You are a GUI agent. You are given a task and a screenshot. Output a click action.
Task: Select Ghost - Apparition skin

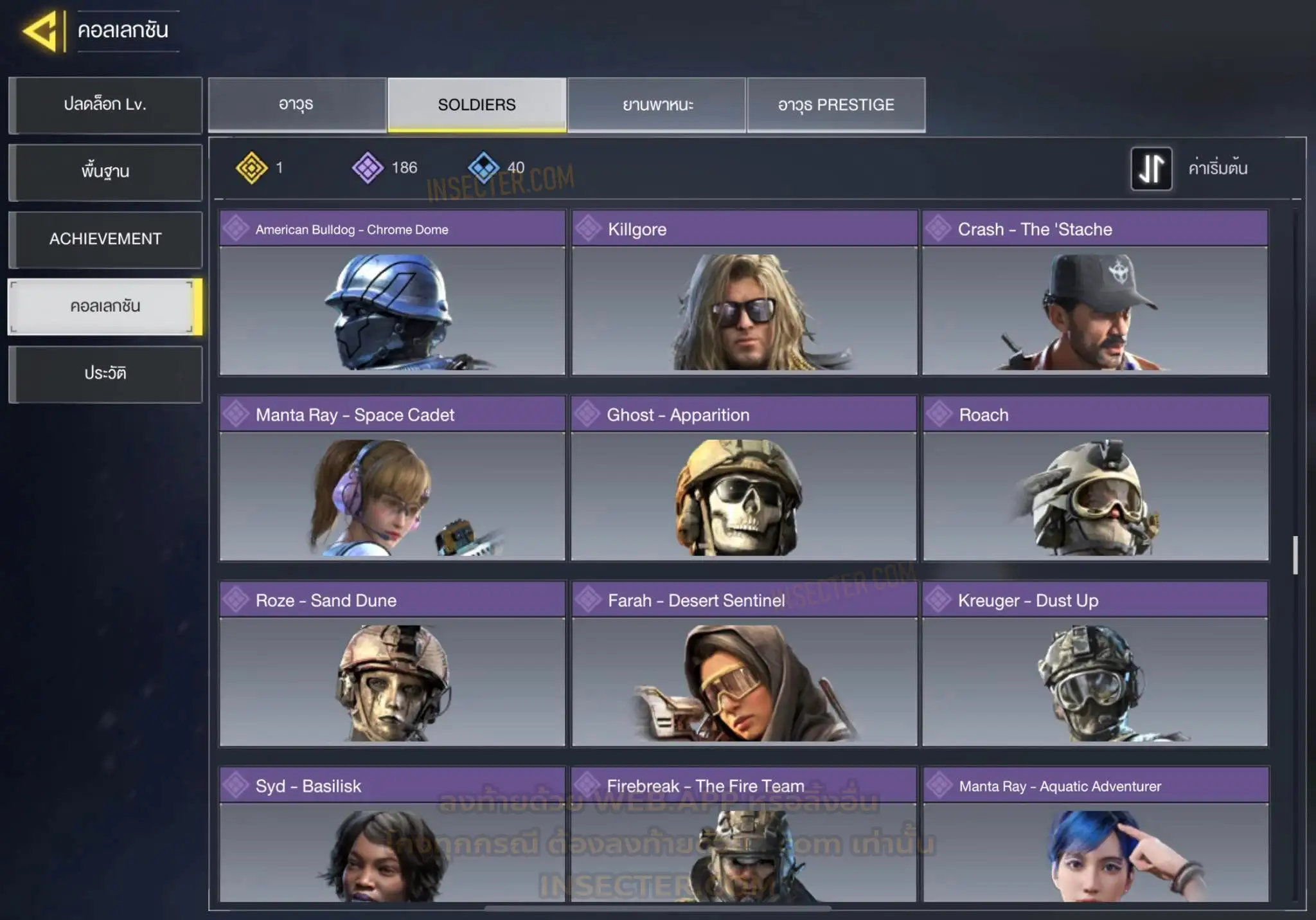743,479
